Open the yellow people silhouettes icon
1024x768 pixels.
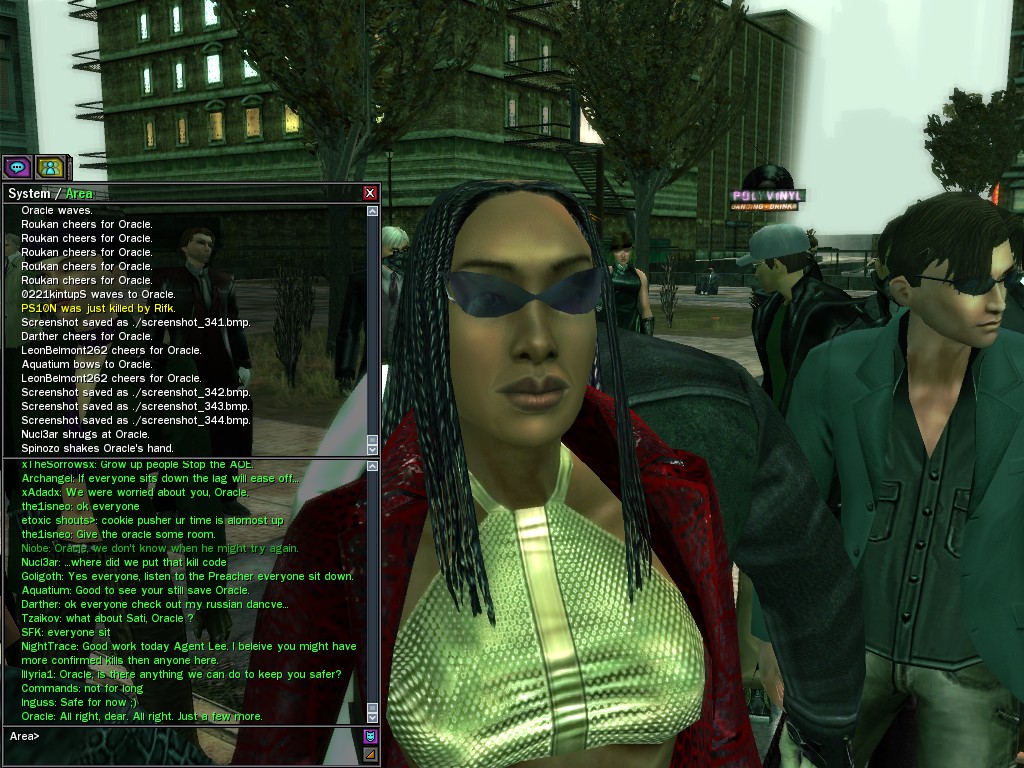(x=49, y=167)
